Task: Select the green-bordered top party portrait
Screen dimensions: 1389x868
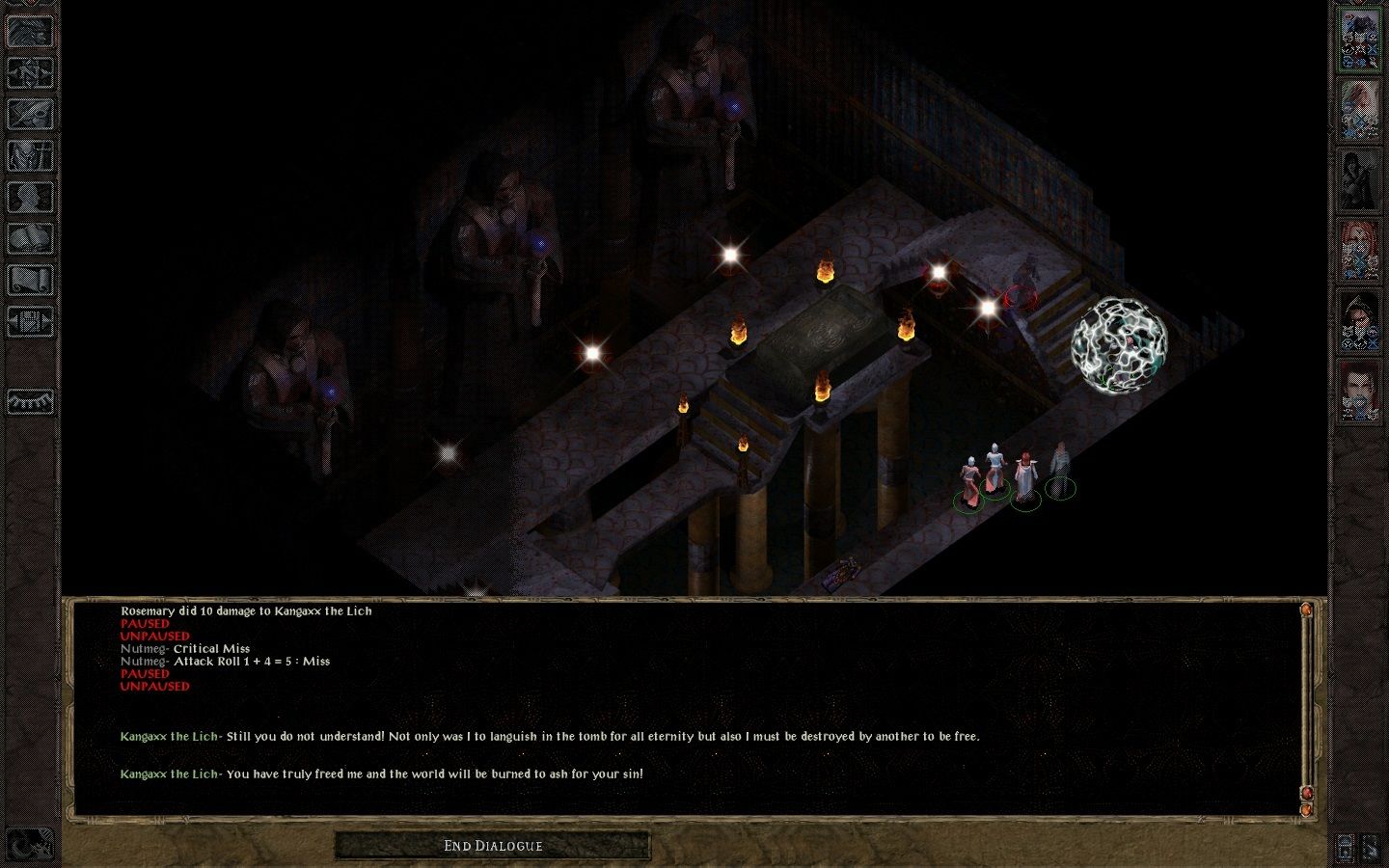Action: coord(1359,39)
